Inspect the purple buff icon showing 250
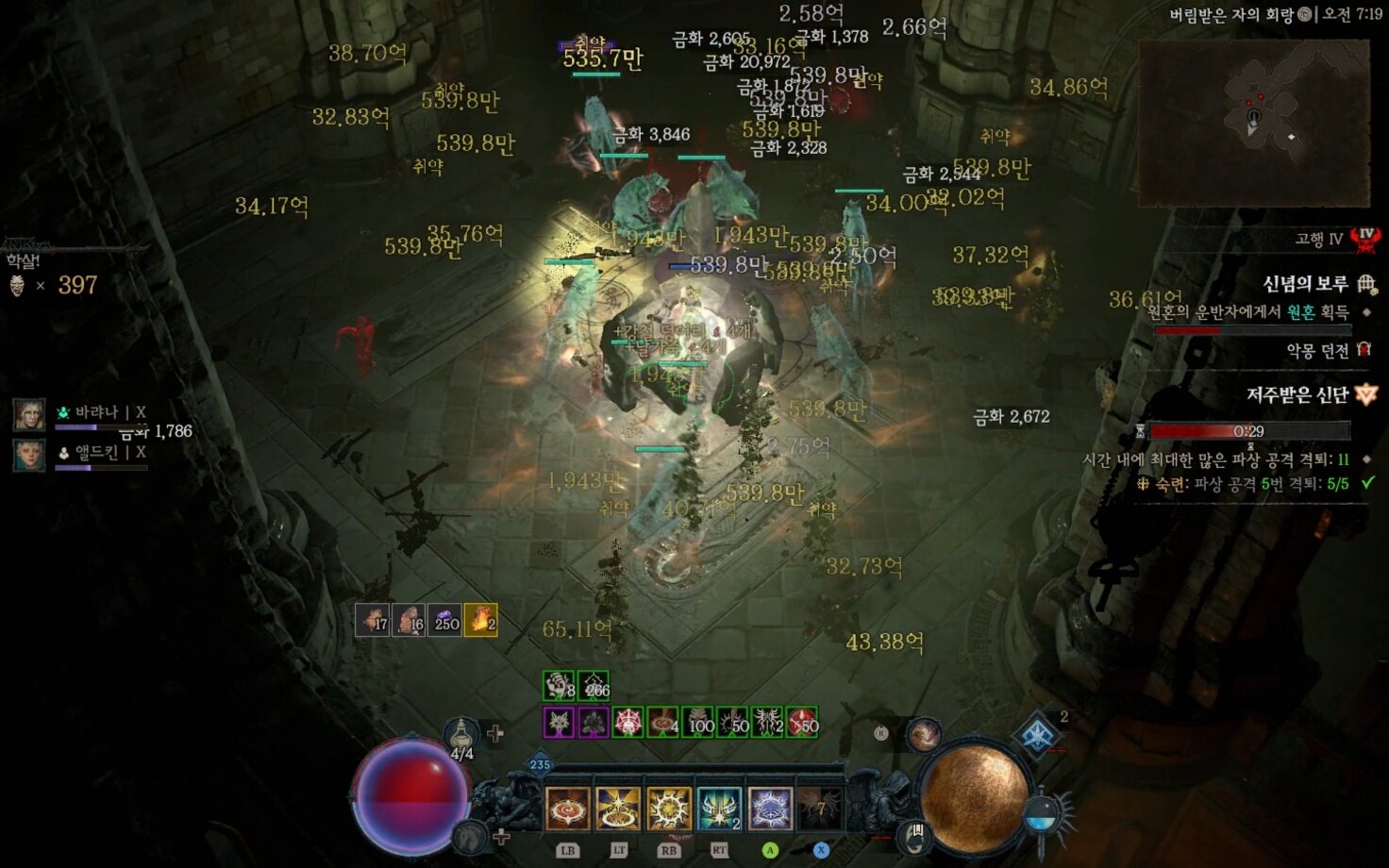 (x=445, y=620)
